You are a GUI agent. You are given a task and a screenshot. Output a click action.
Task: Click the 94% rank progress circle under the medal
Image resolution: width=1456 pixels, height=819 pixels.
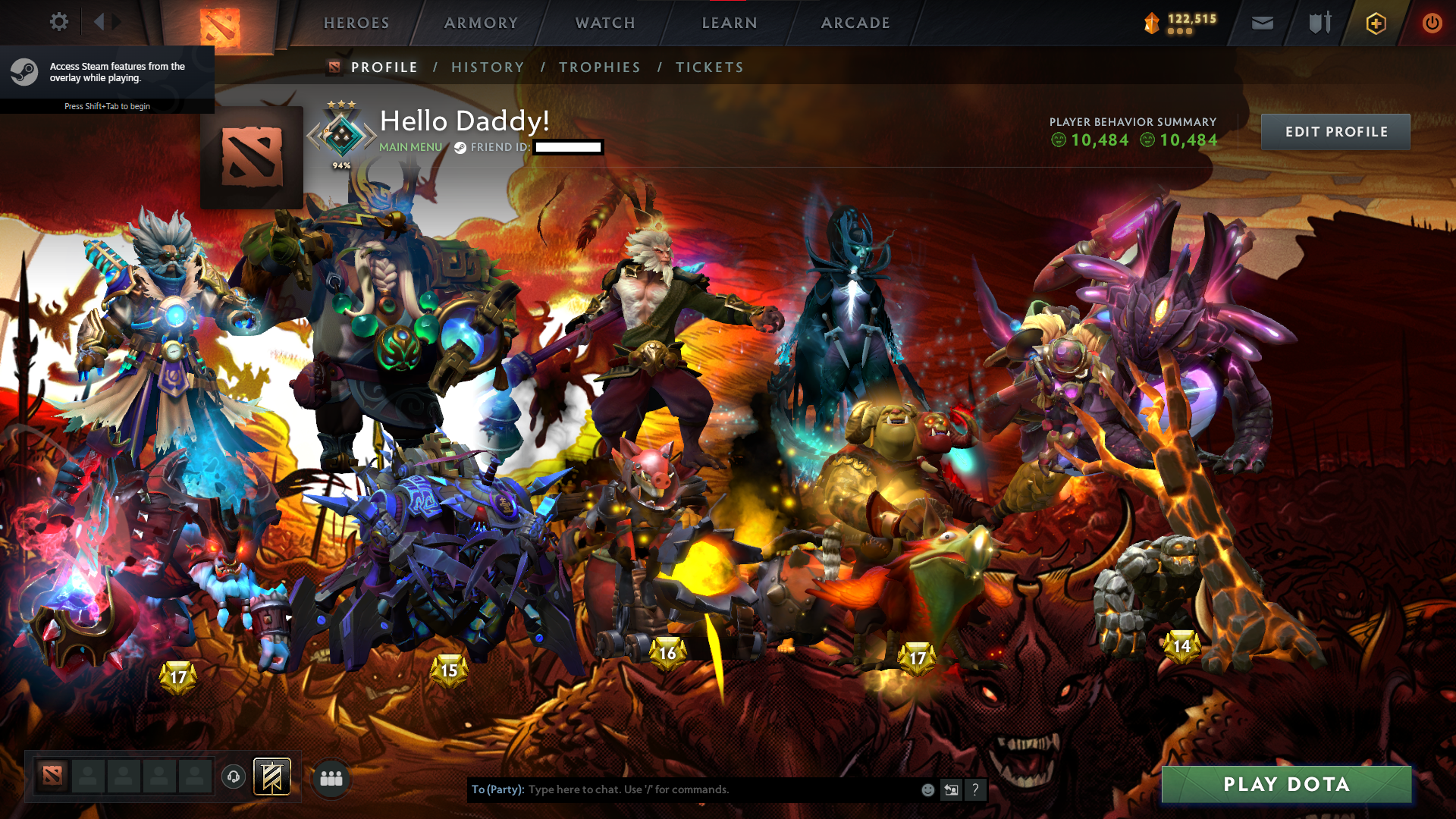[x=340, y=163]
